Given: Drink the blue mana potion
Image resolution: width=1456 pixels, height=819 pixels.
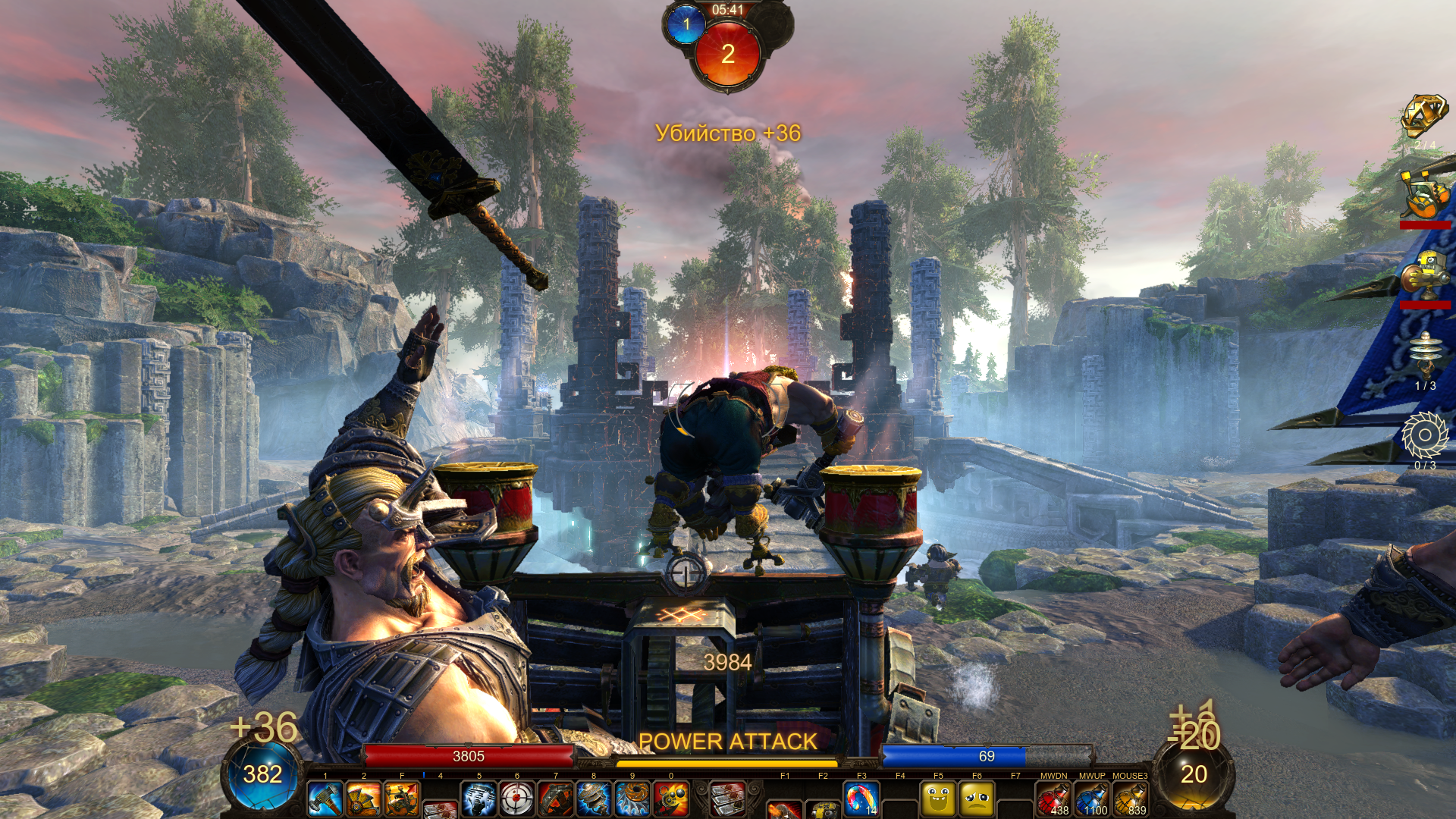Looking at the screenshot, I should coord(1092,799).
